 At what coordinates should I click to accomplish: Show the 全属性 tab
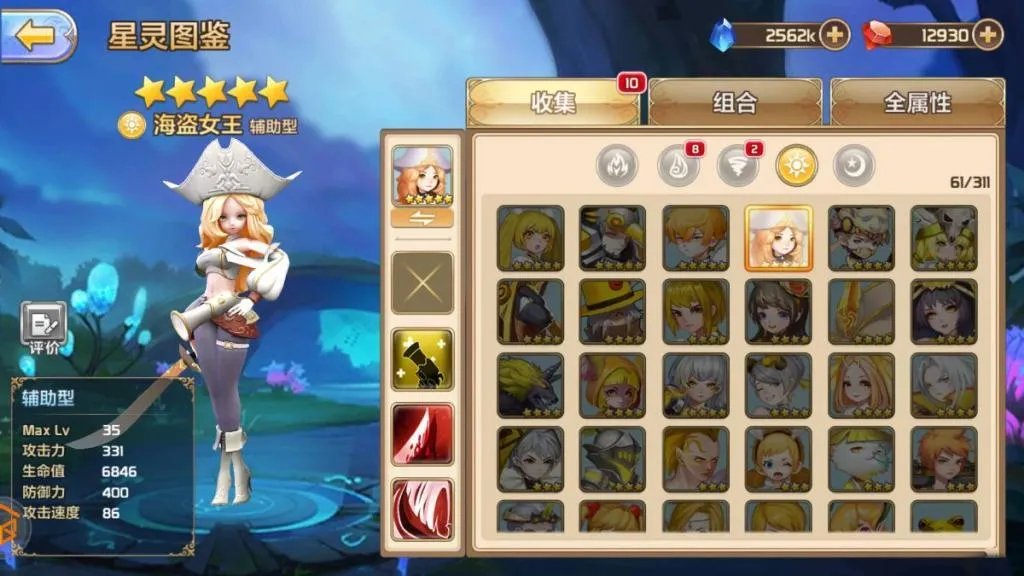(917, 102)
